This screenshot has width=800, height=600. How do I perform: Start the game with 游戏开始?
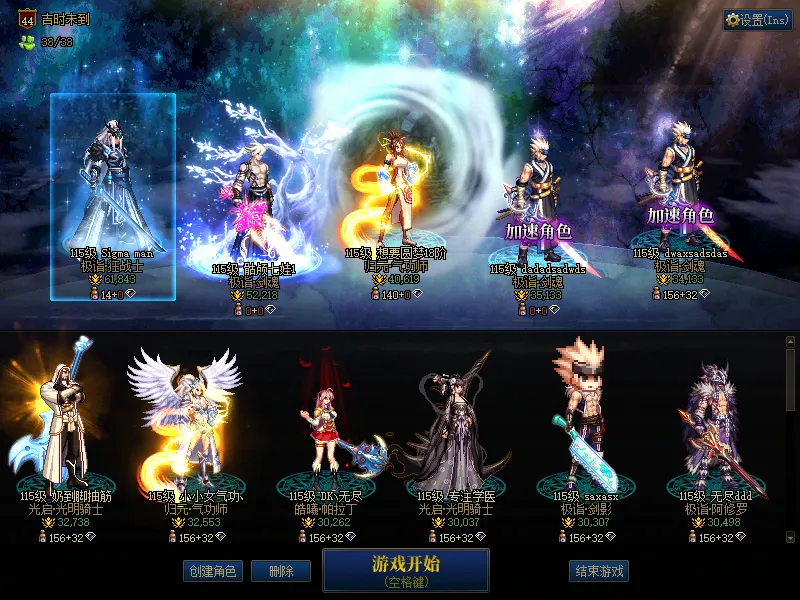click(x=405, y=570)
